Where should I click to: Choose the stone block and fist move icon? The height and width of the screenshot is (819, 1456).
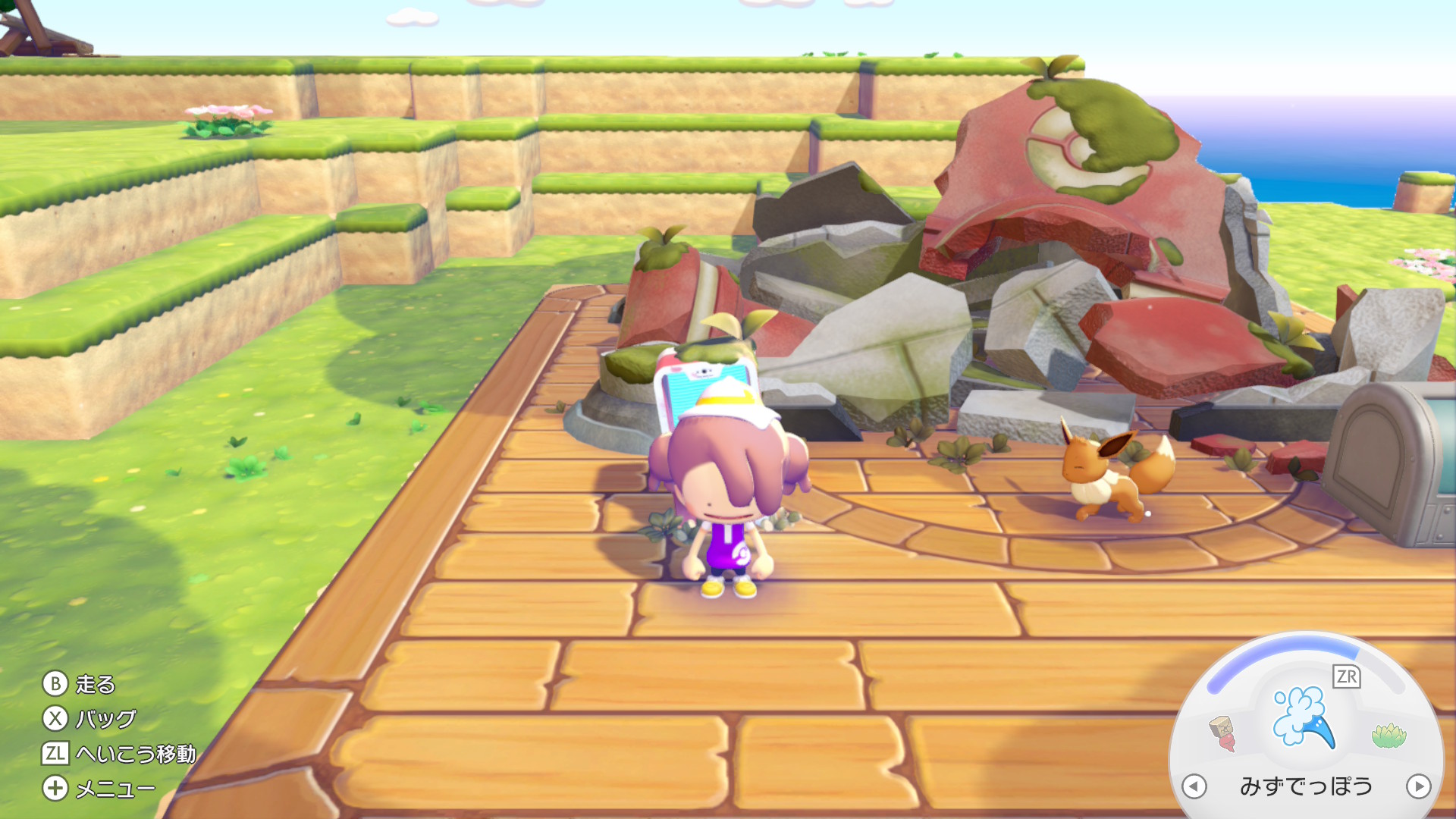tap(1222, 733)
